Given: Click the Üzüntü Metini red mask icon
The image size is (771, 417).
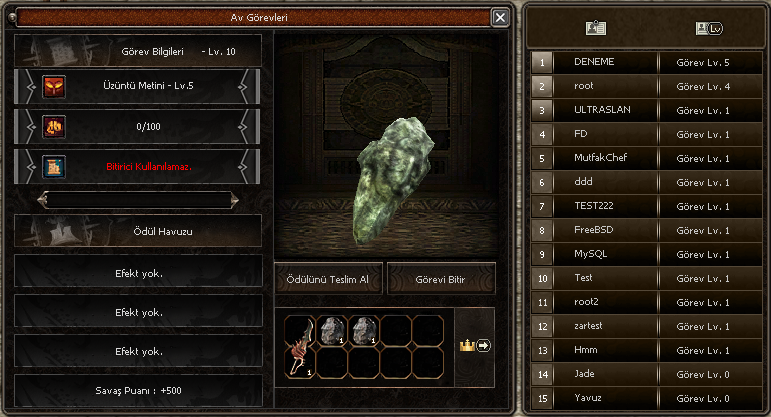Looking at the screenshot, I should point(53,87).
